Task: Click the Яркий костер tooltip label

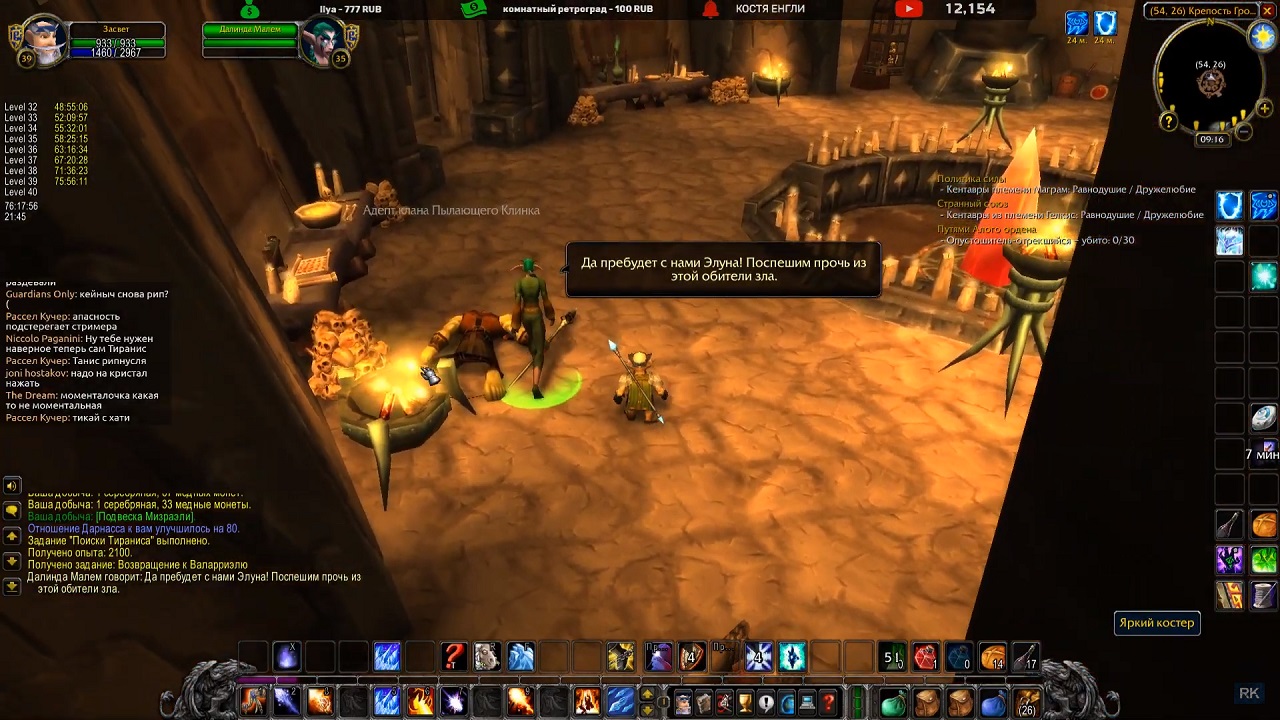Action: point(1156,623)
